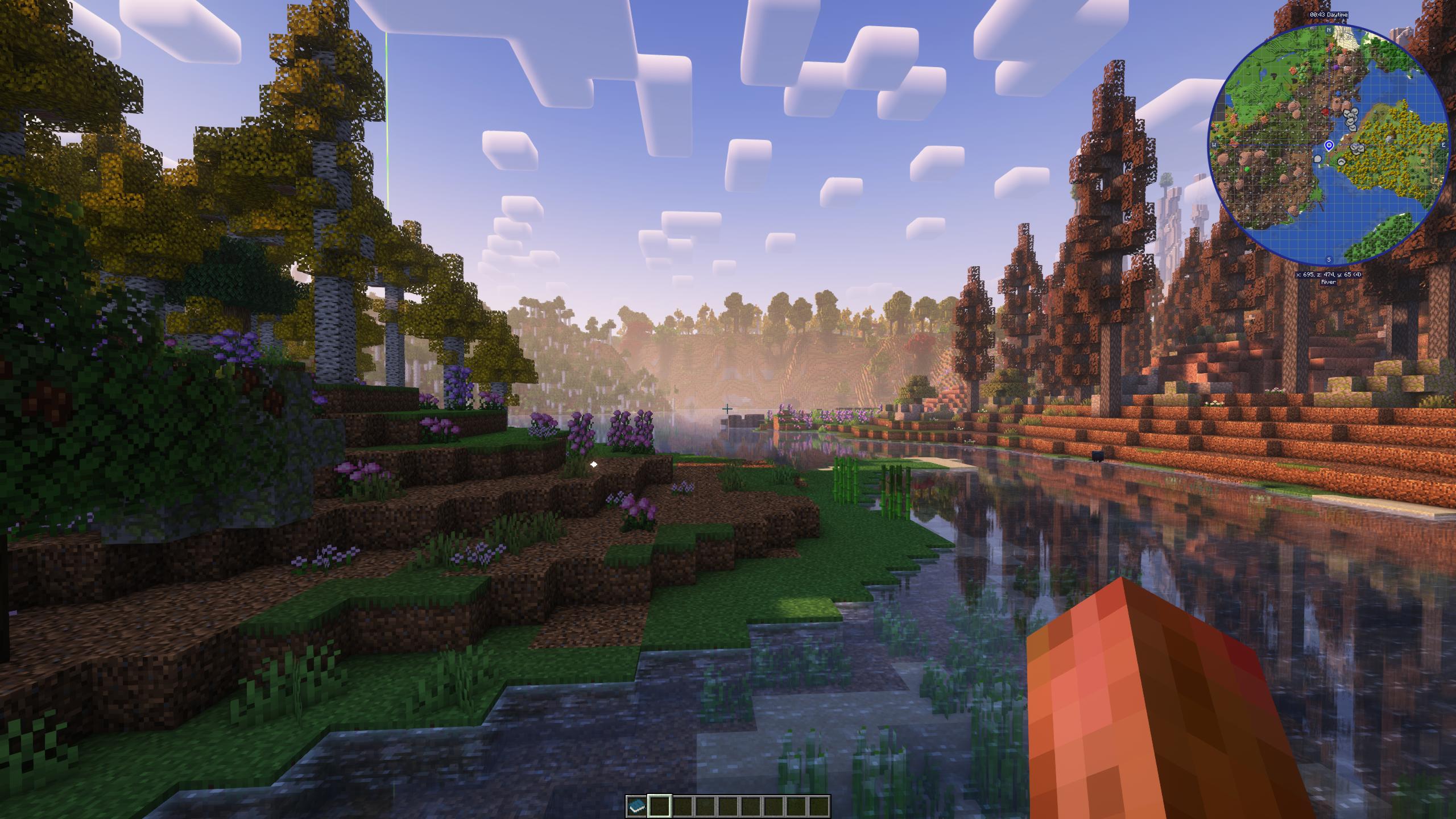The image size is (1456, 819).
Task: Click the River biome label under the minimap
Action: pyautogui.click(x=1328, y=282)
